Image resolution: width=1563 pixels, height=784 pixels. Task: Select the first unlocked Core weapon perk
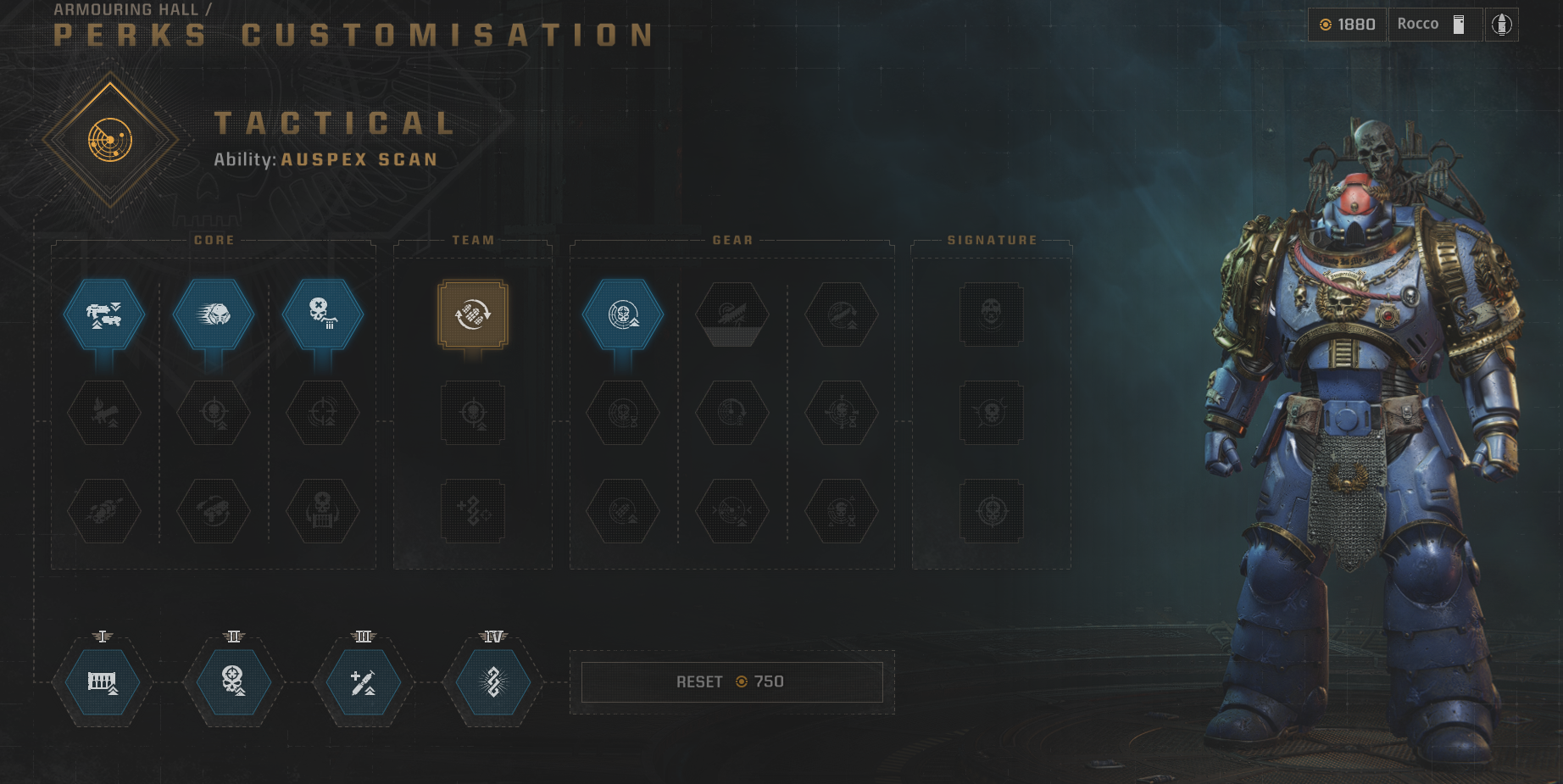point(103,314)
